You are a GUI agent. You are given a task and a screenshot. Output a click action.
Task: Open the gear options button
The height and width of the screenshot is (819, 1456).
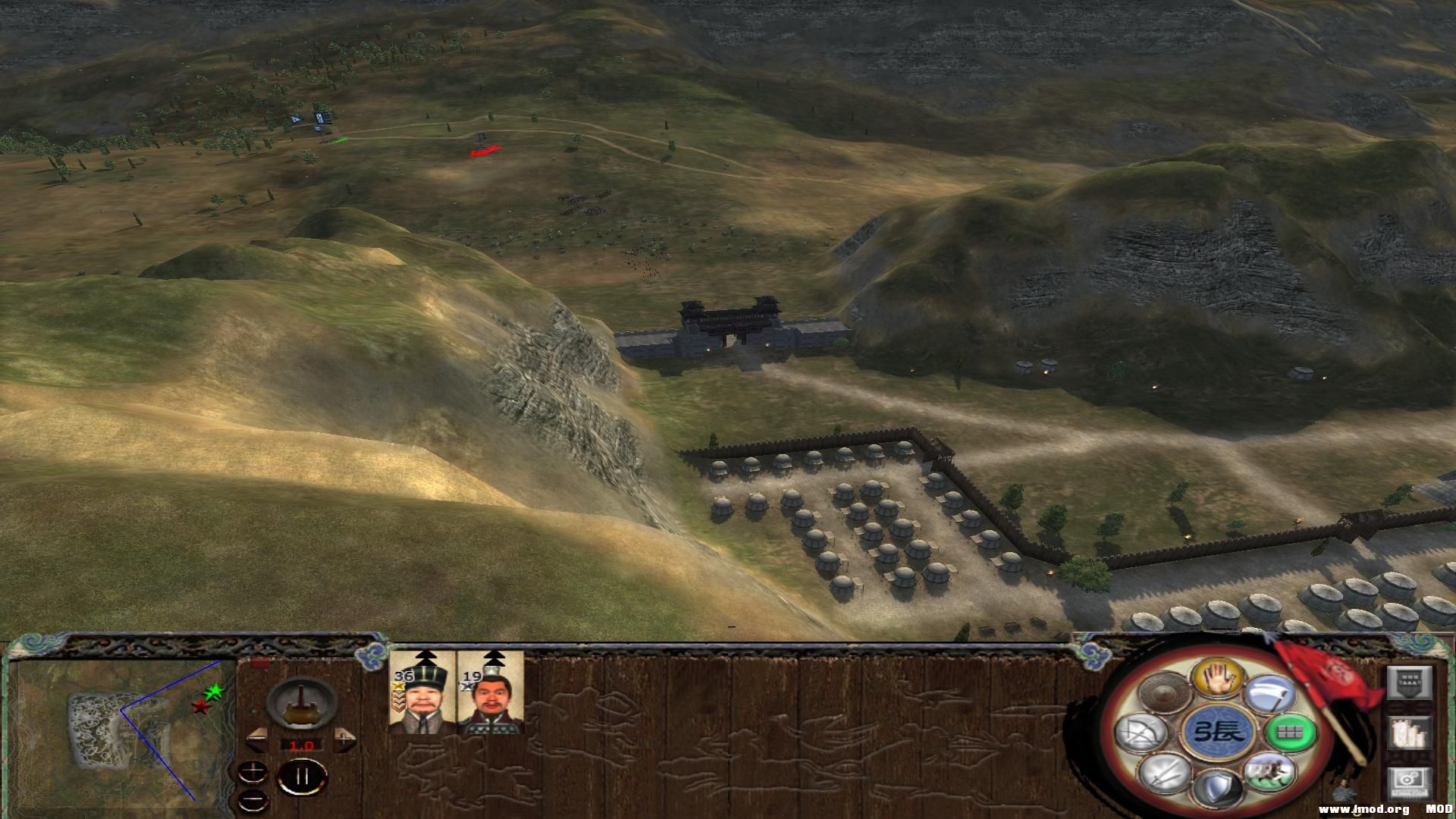(1409, 784)
